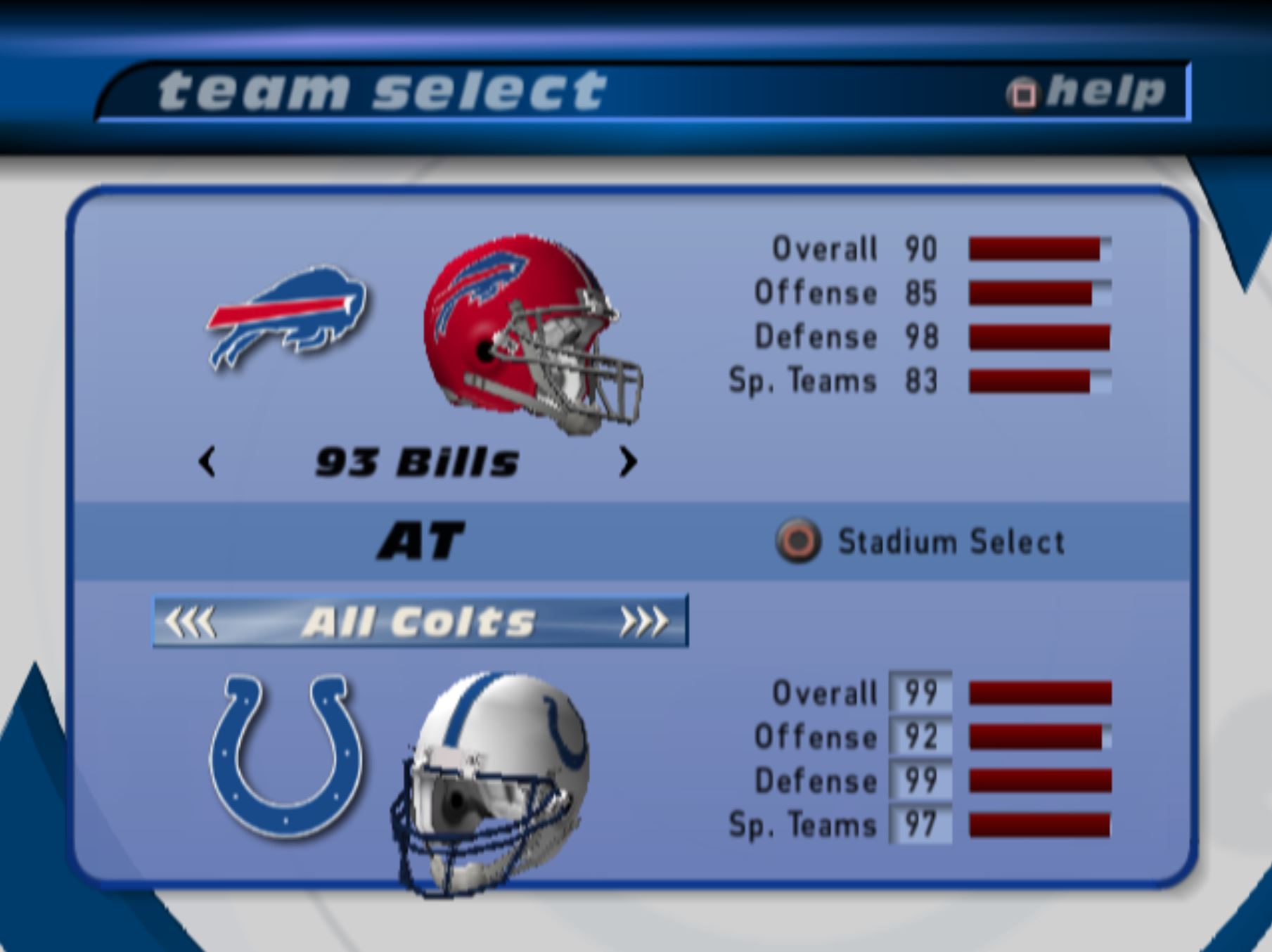Cycle All Colts team forward with triple right arrows
Image resolution: width=1272 pixels, height=952 pixels.
click(x=643, y=622)
